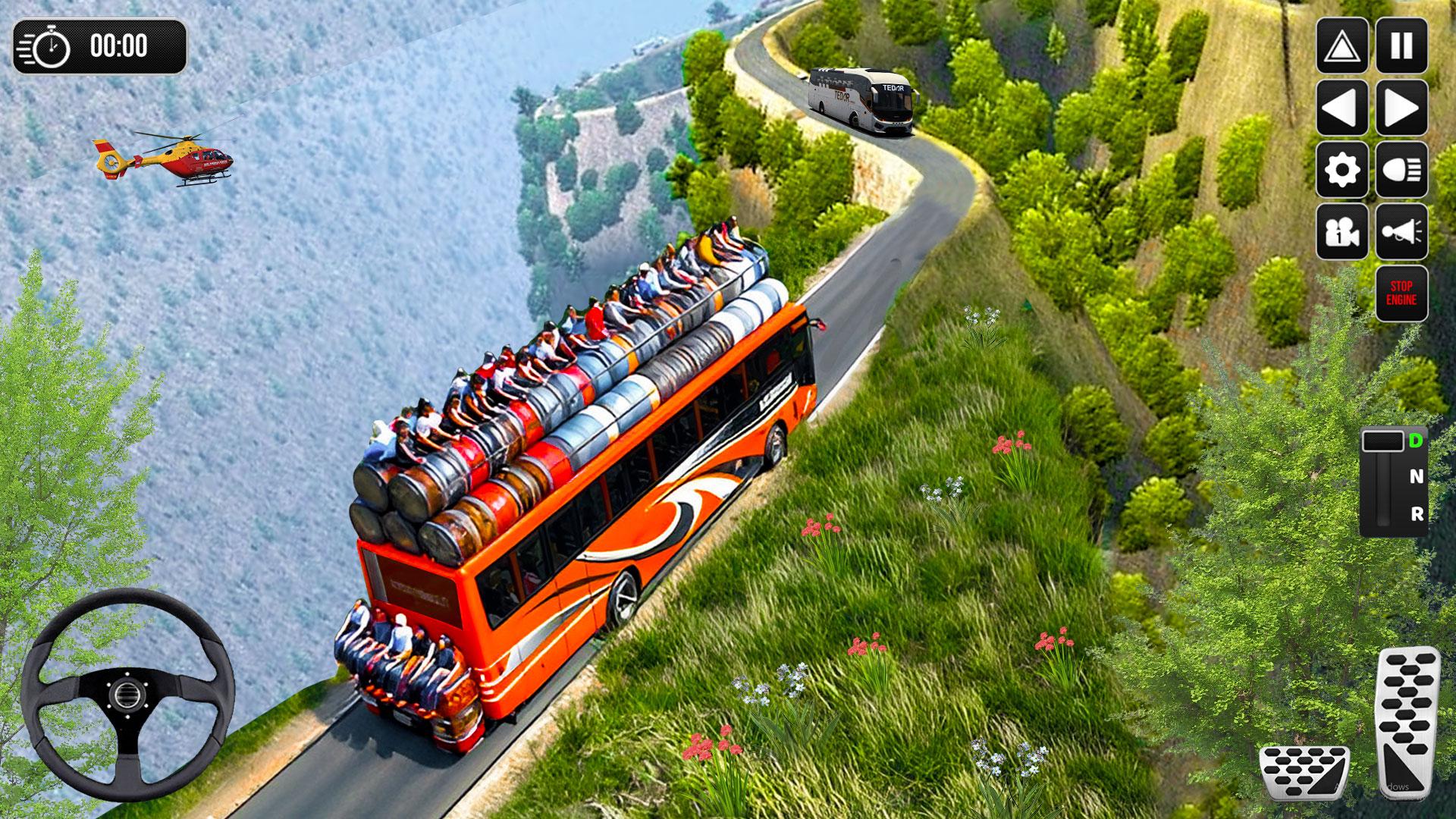
Task: Activate the left turn indicator arrow
Action: click(1341, 108)
